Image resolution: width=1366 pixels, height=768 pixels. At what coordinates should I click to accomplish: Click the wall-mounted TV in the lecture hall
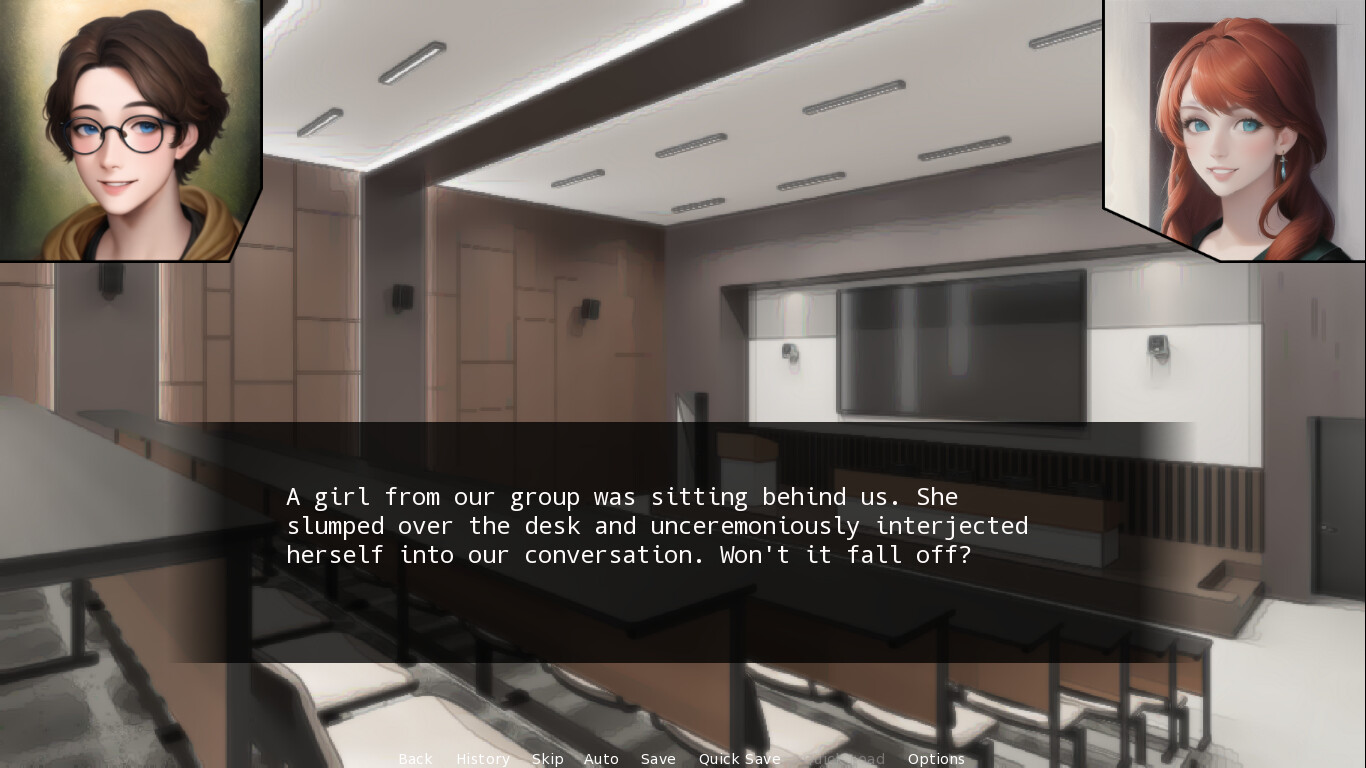tap(960, 345)
